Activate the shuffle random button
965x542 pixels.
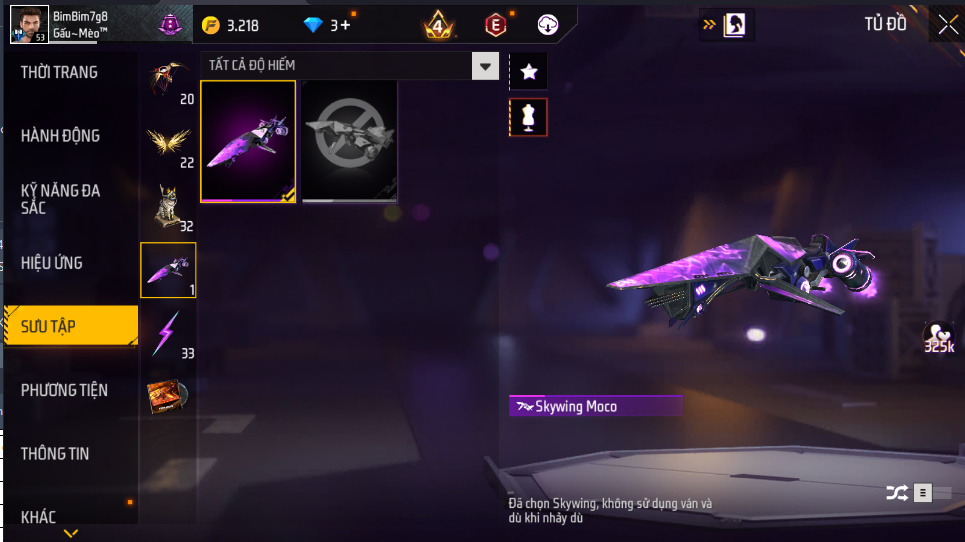point(896,492)
